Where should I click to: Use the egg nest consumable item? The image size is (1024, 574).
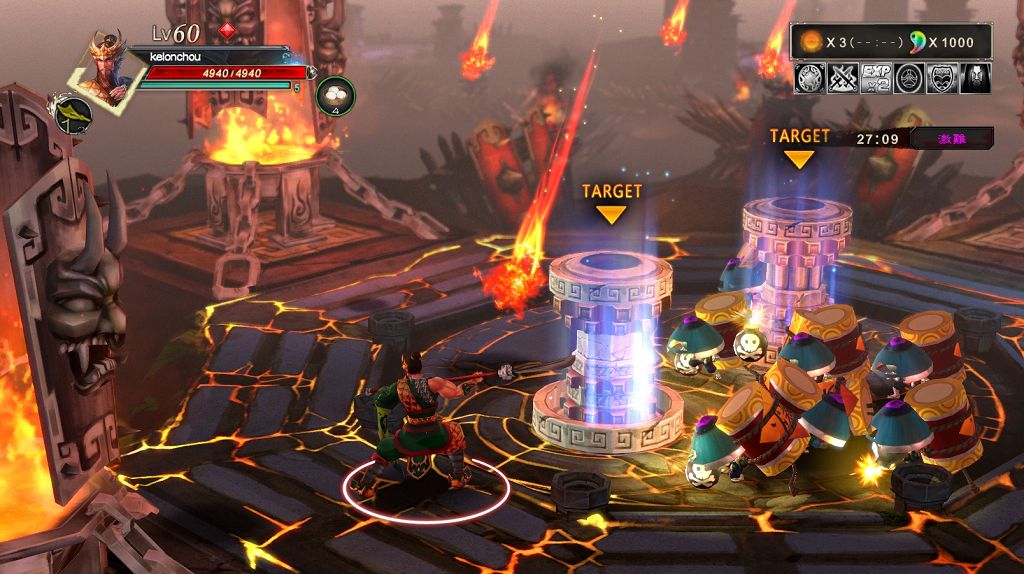tap(336, 95)
